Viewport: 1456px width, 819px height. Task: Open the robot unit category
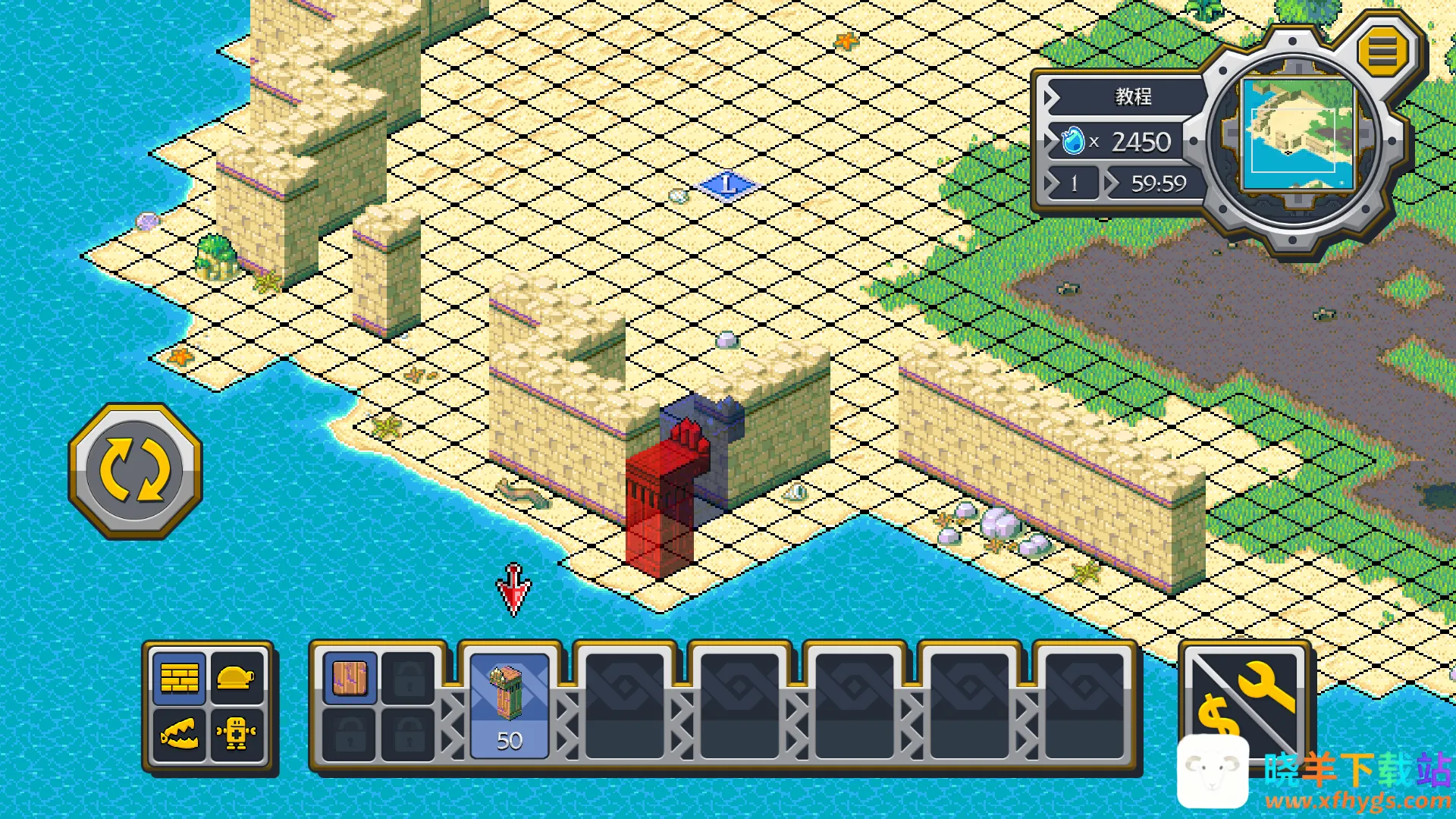[236, 734]
